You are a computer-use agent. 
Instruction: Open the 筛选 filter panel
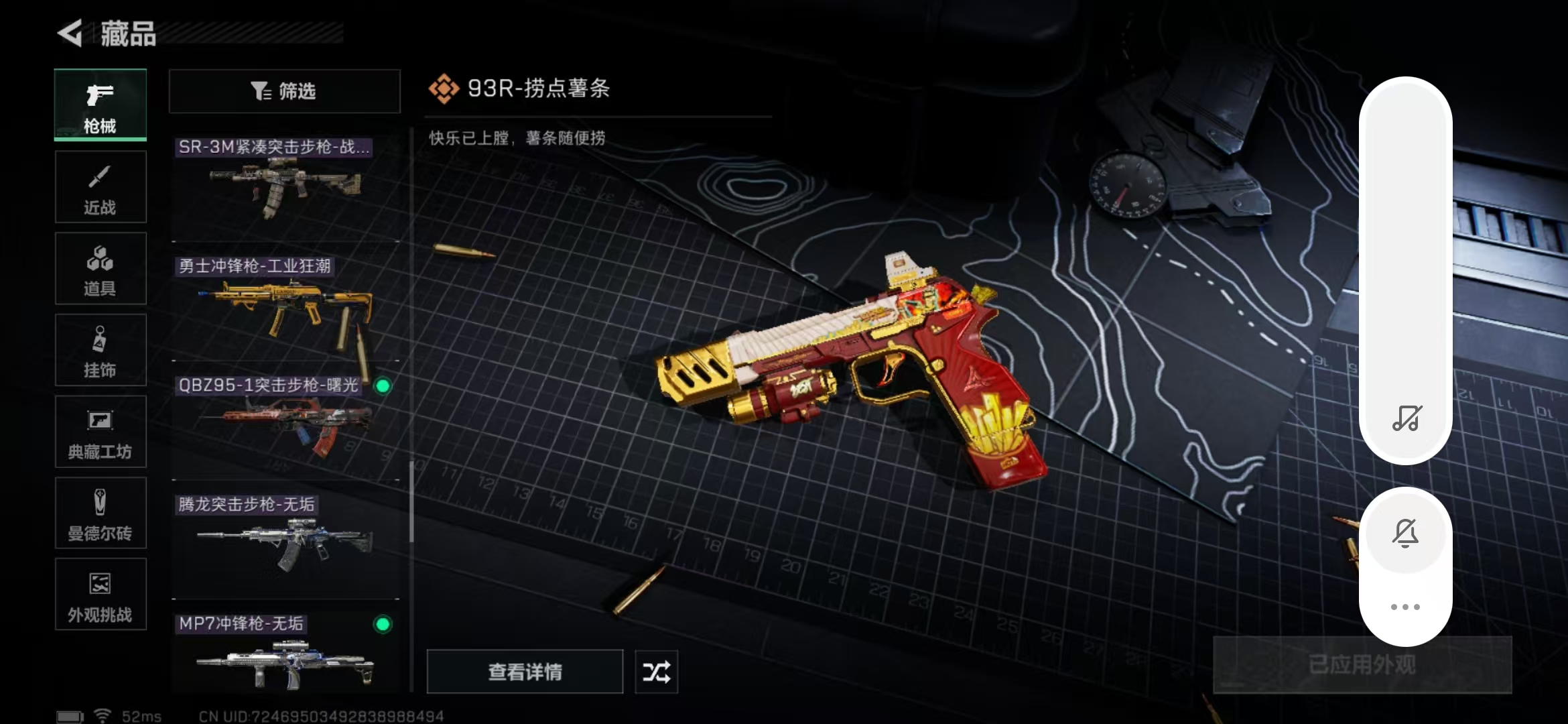[x=284, y=91]
